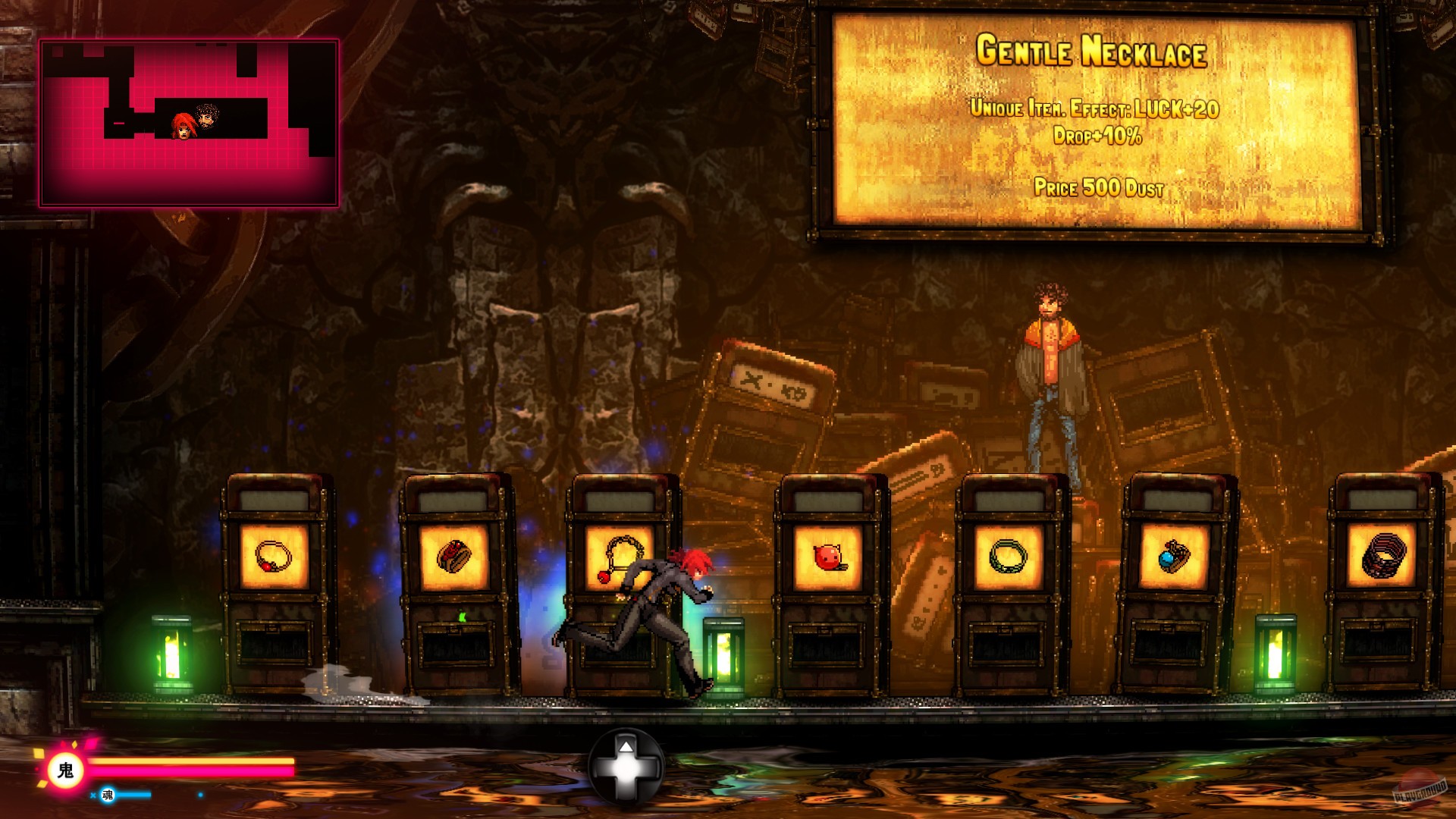Select the red-beaded necklace vending machine icon
The width and height of the screenshot is (1456, 819).
pos(273,555)
